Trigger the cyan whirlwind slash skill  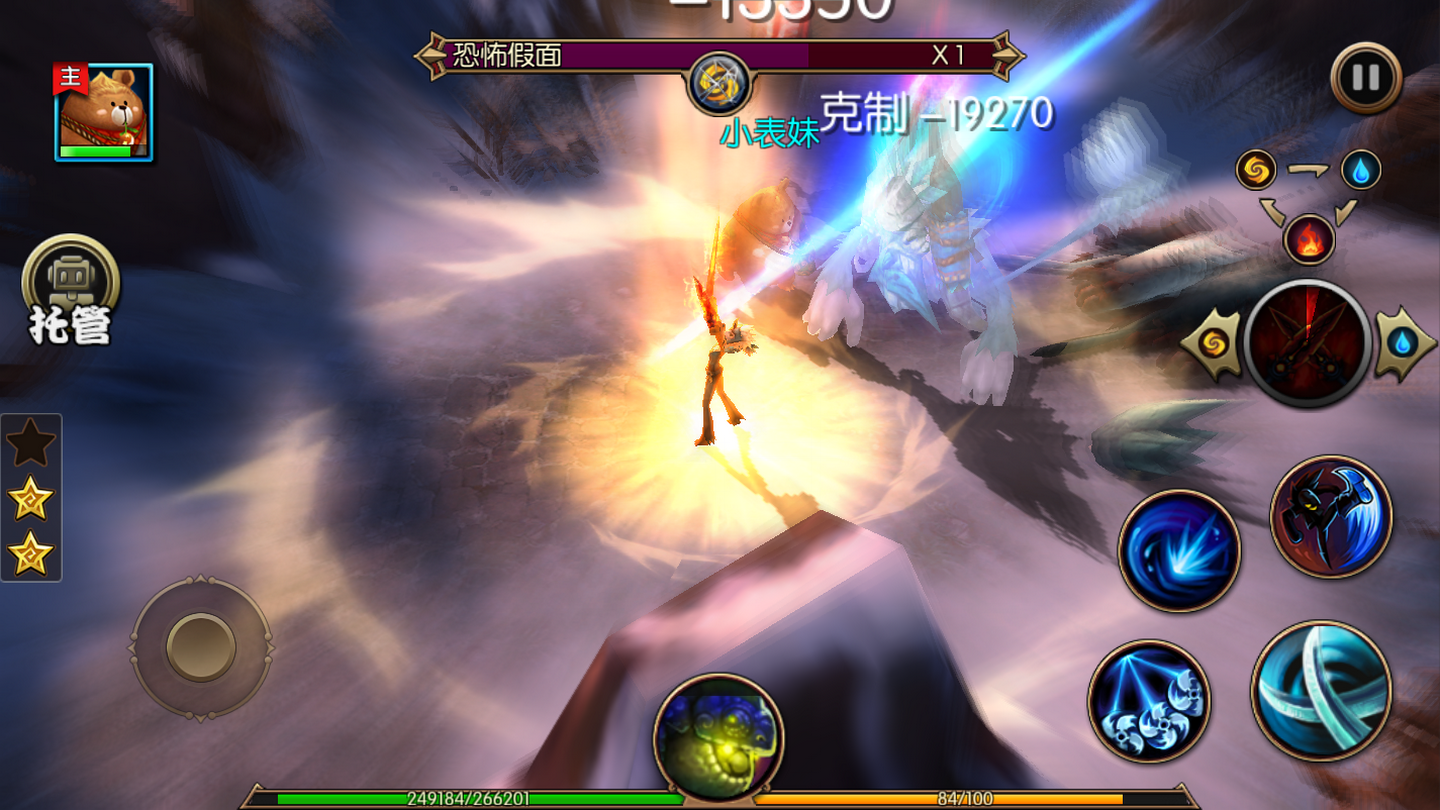(1321, 690)
